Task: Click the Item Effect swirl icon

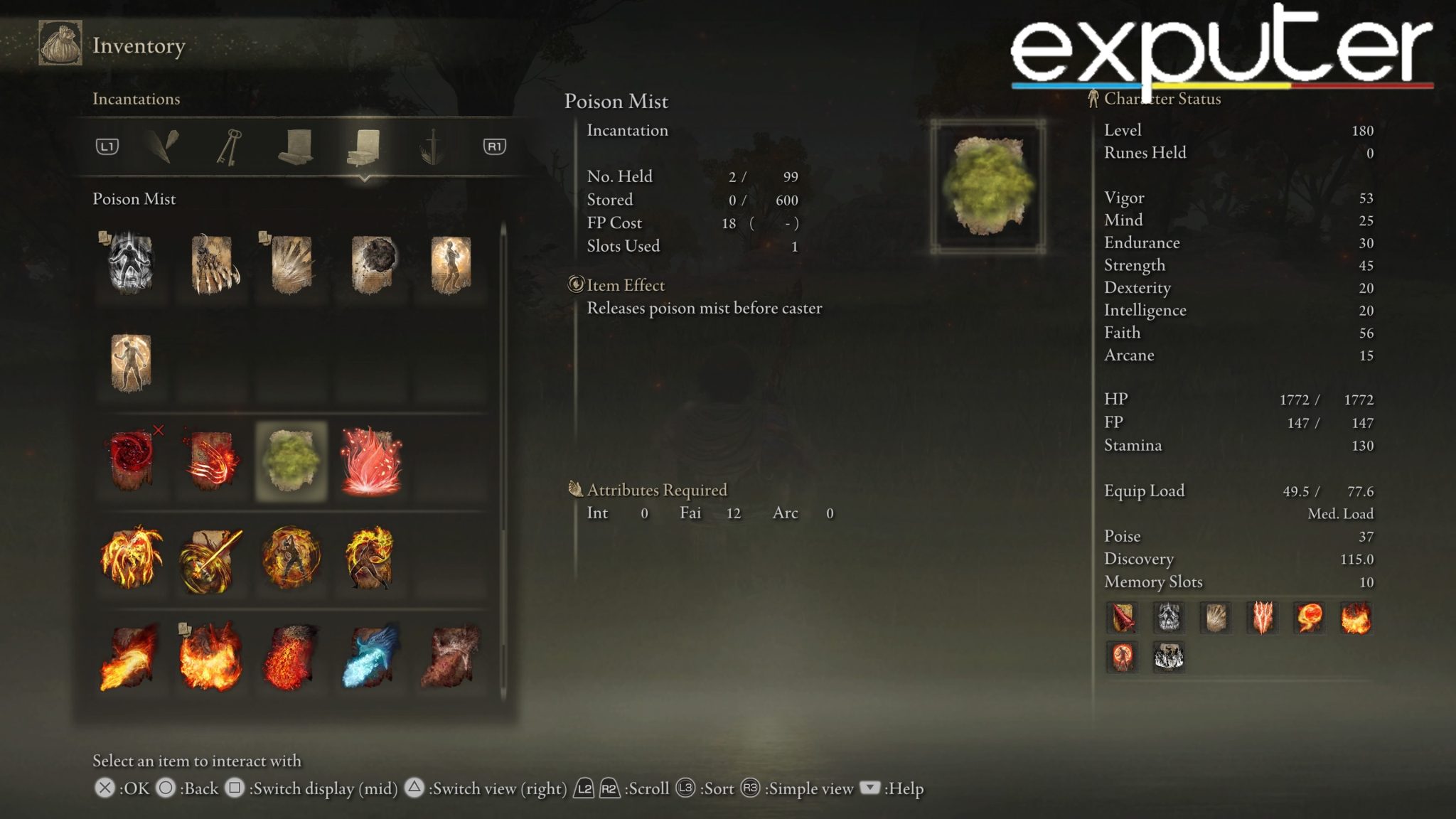Action: click(576, 285)
